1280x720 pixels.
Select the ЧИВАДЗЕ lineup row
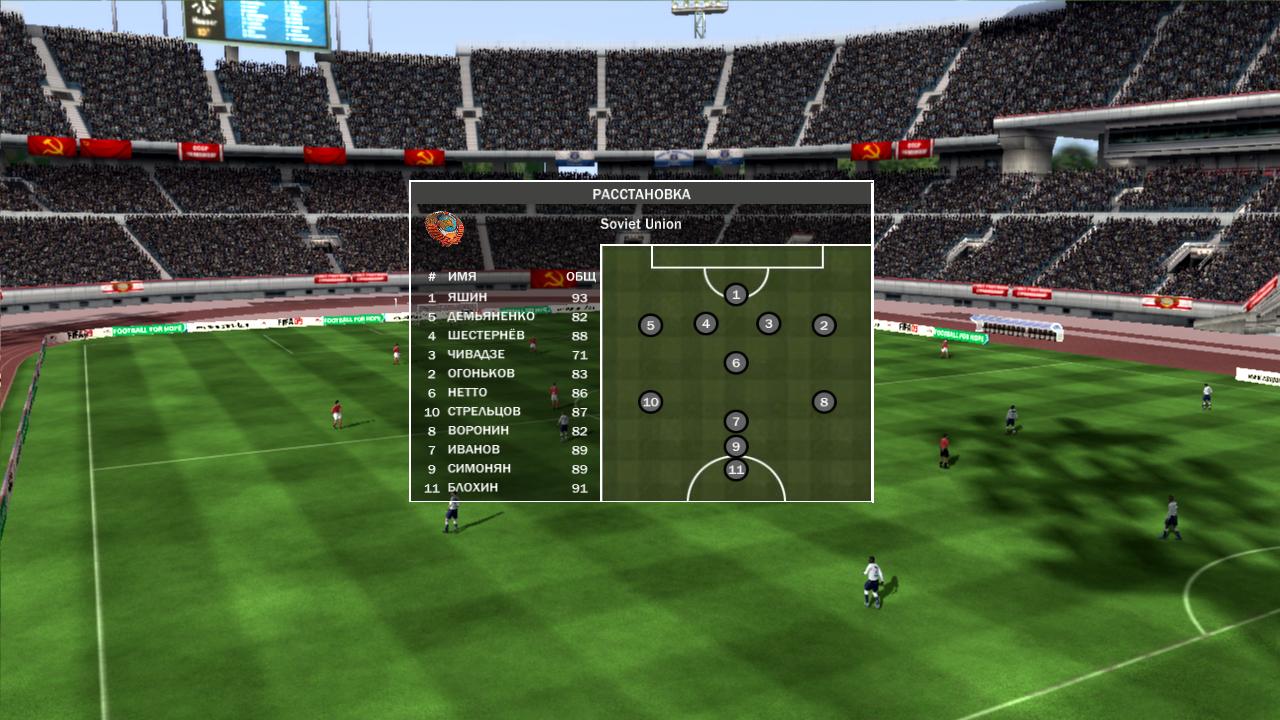click(505, 354)
